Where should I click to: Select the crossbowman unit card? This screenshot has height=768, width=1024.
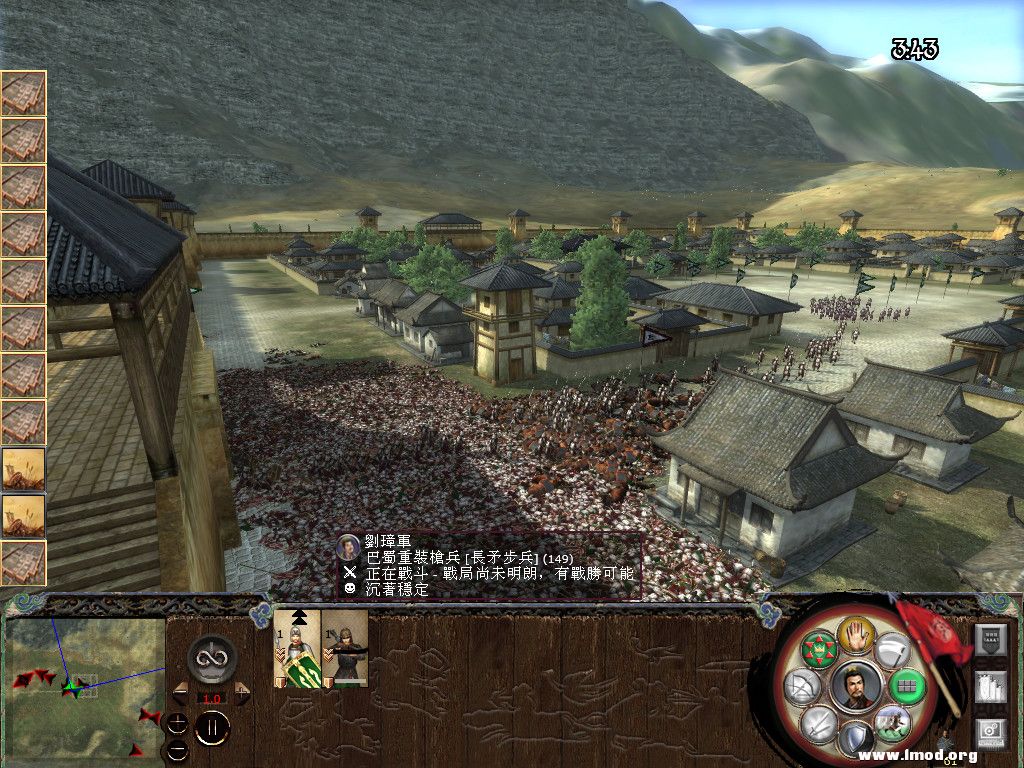coord(345,648)
